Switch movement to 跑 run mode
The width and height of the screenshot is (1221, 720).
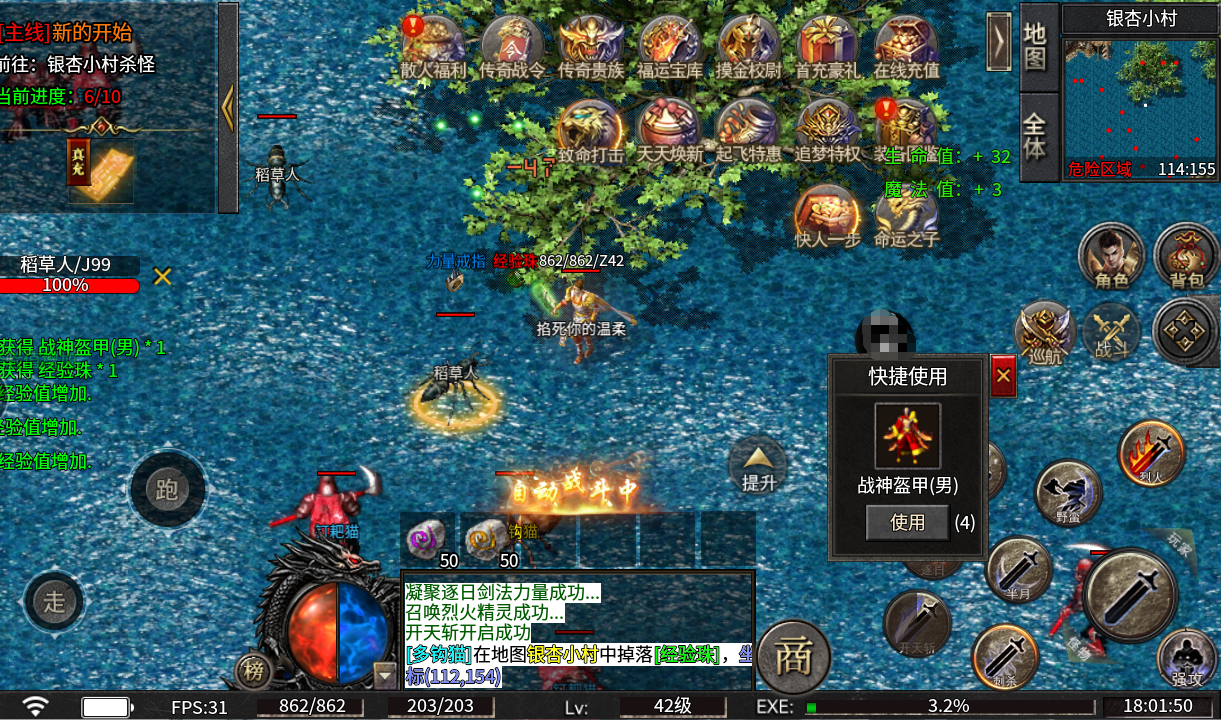pyautogui.click(x=167, y=489)
